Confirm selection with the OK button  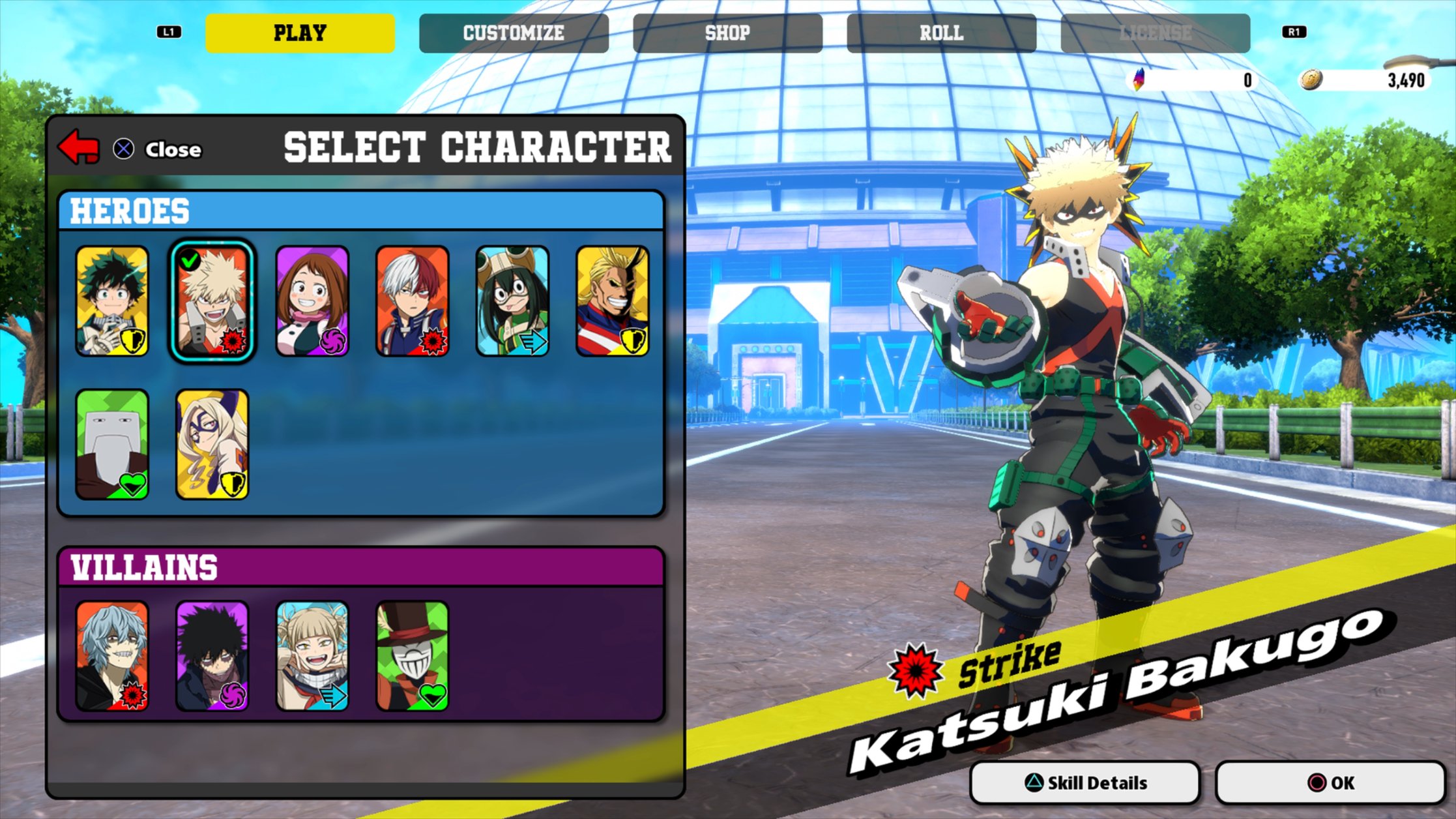1284,782
